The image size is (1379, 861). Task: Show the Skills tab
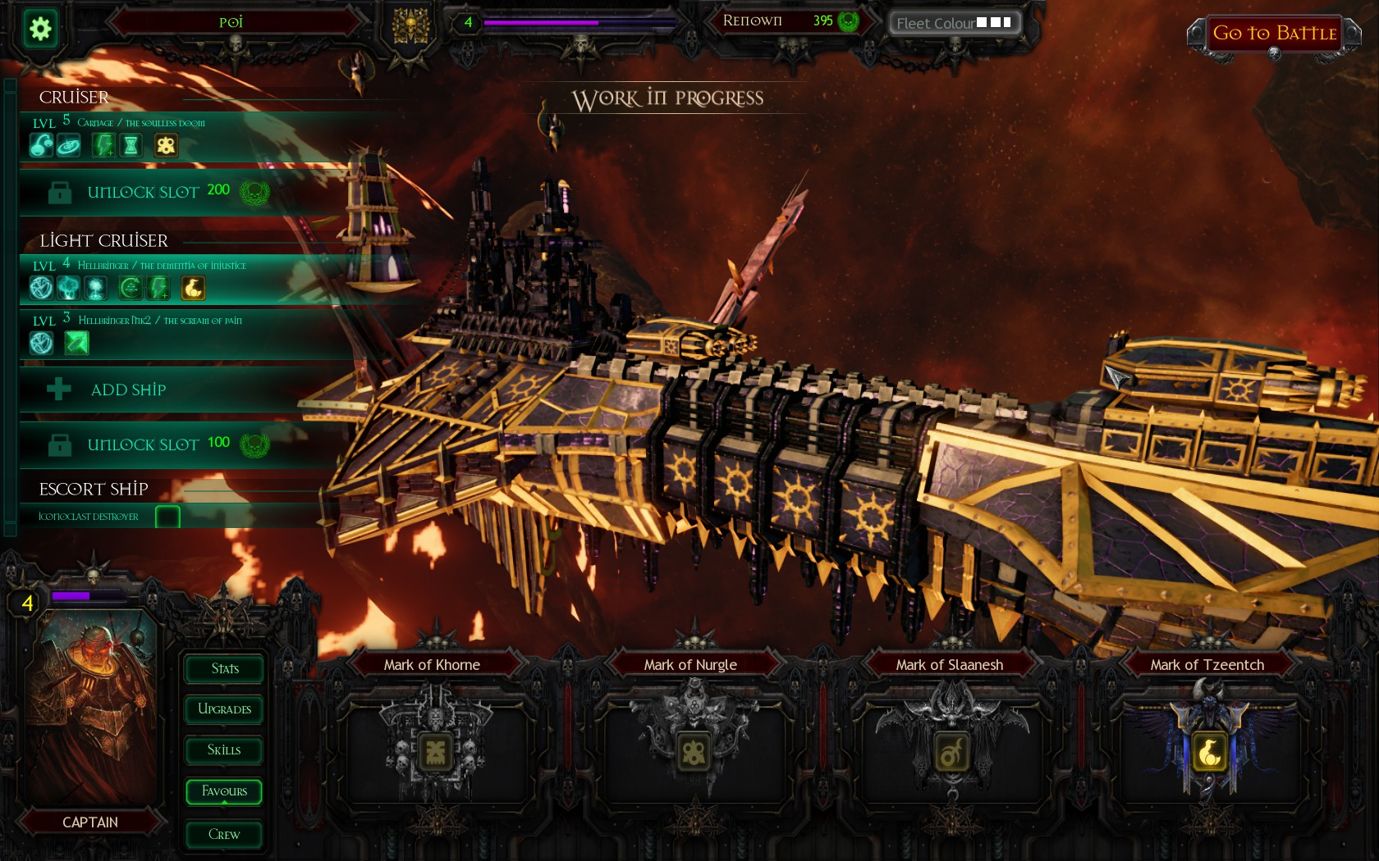[224, 751]
